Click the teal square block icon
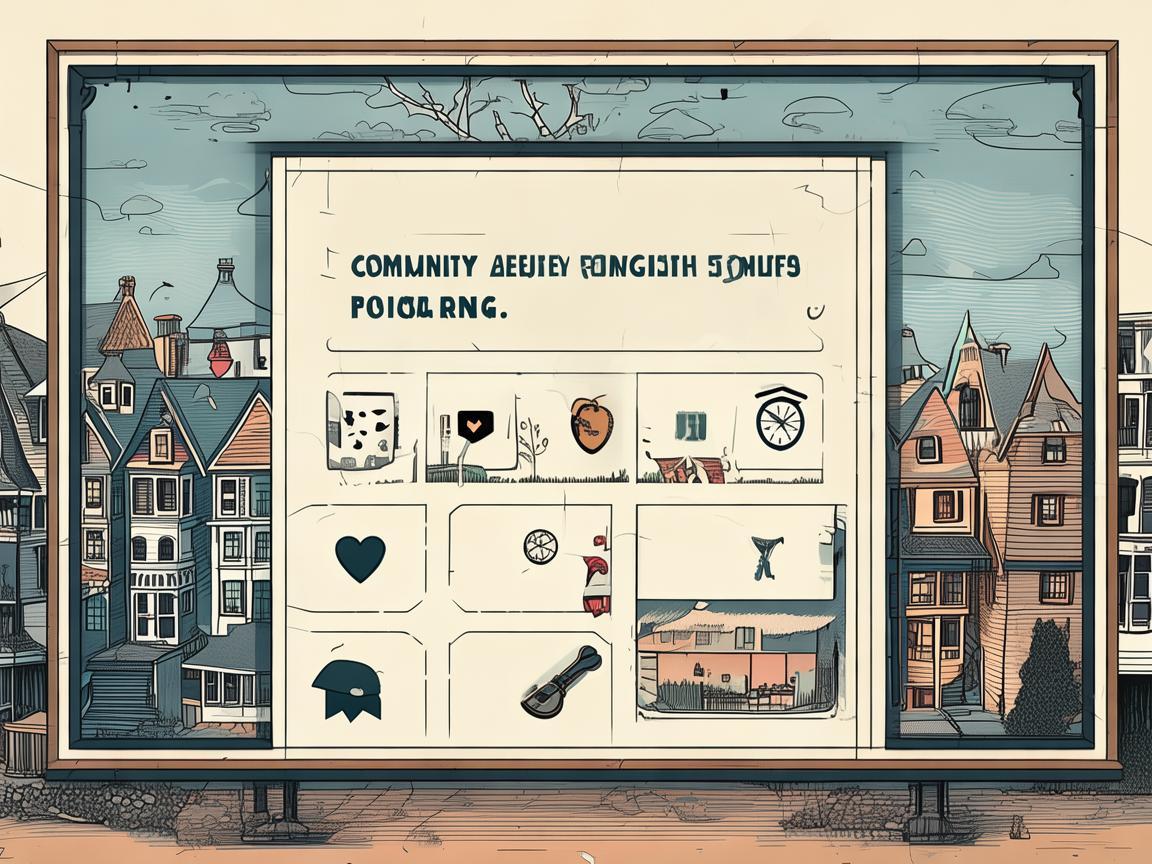This screenshot has width=1152, height=864. (x=690, y=426)
